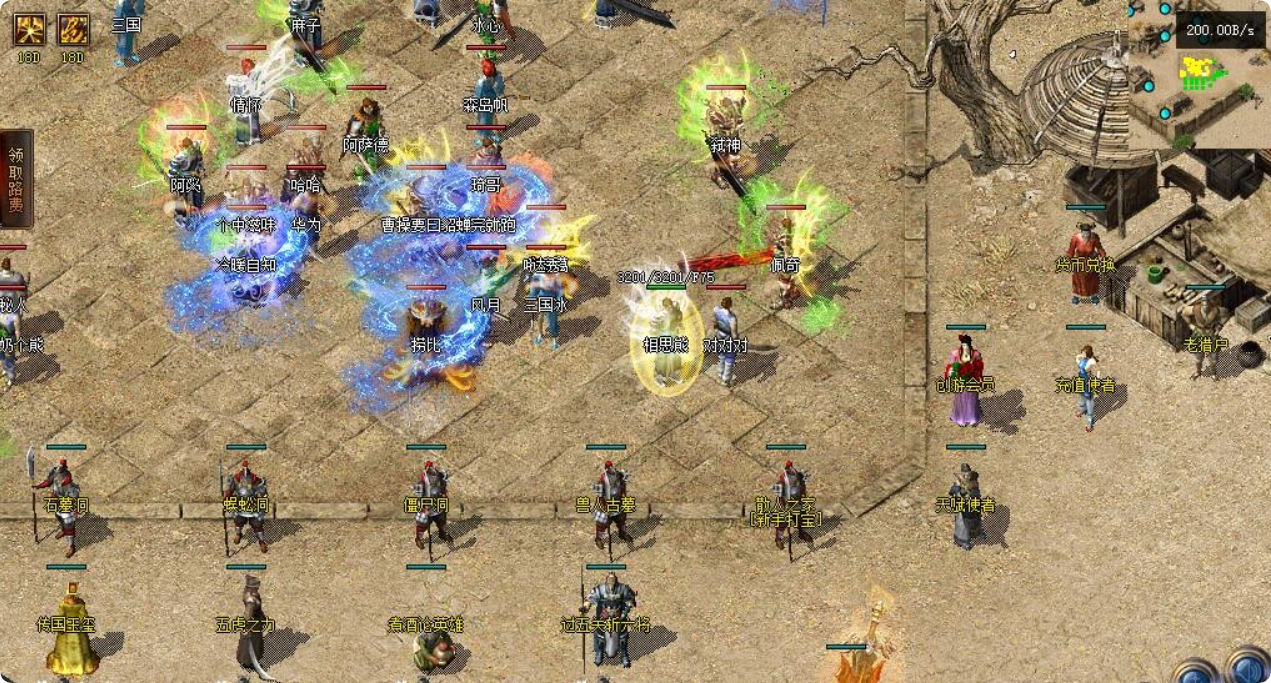Open the minimap in the corner

tap(1198, 75)
